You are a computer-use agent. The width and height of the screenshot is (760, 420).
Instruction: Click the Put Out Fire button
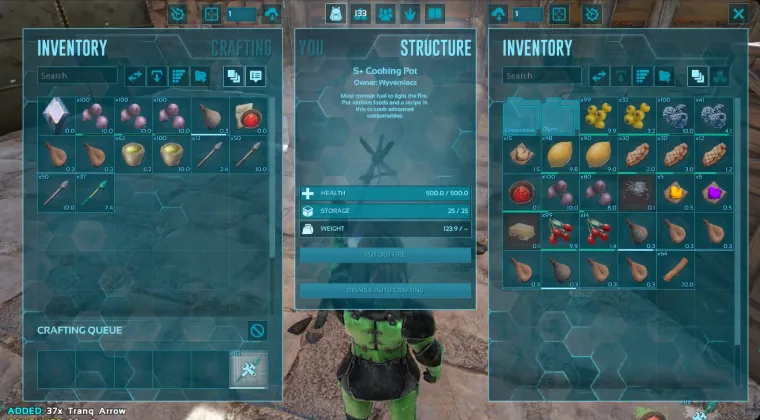pyautogui.click(x=385, y=255)
